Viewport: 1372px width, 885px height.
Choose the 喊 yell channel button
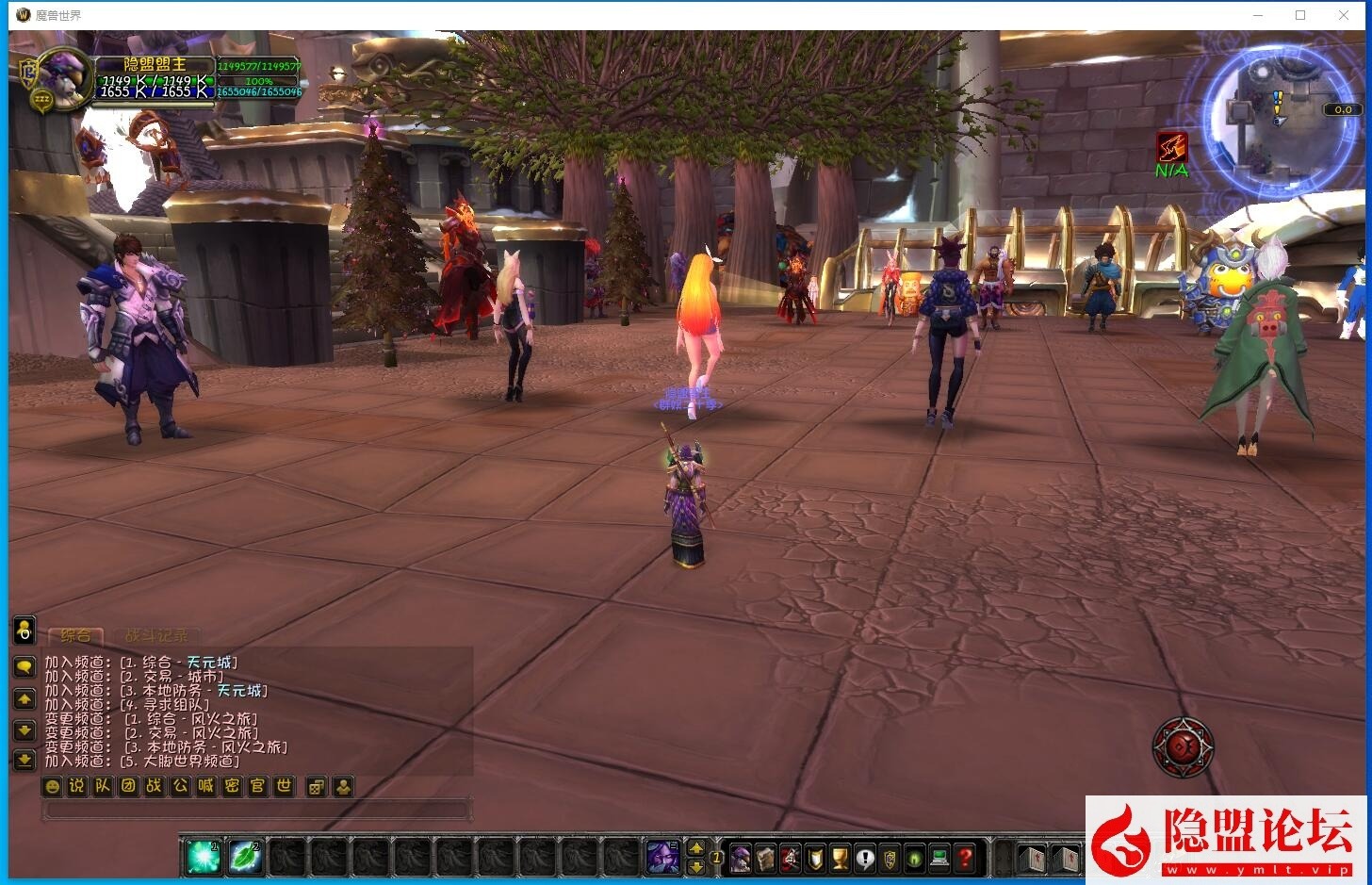206,786
